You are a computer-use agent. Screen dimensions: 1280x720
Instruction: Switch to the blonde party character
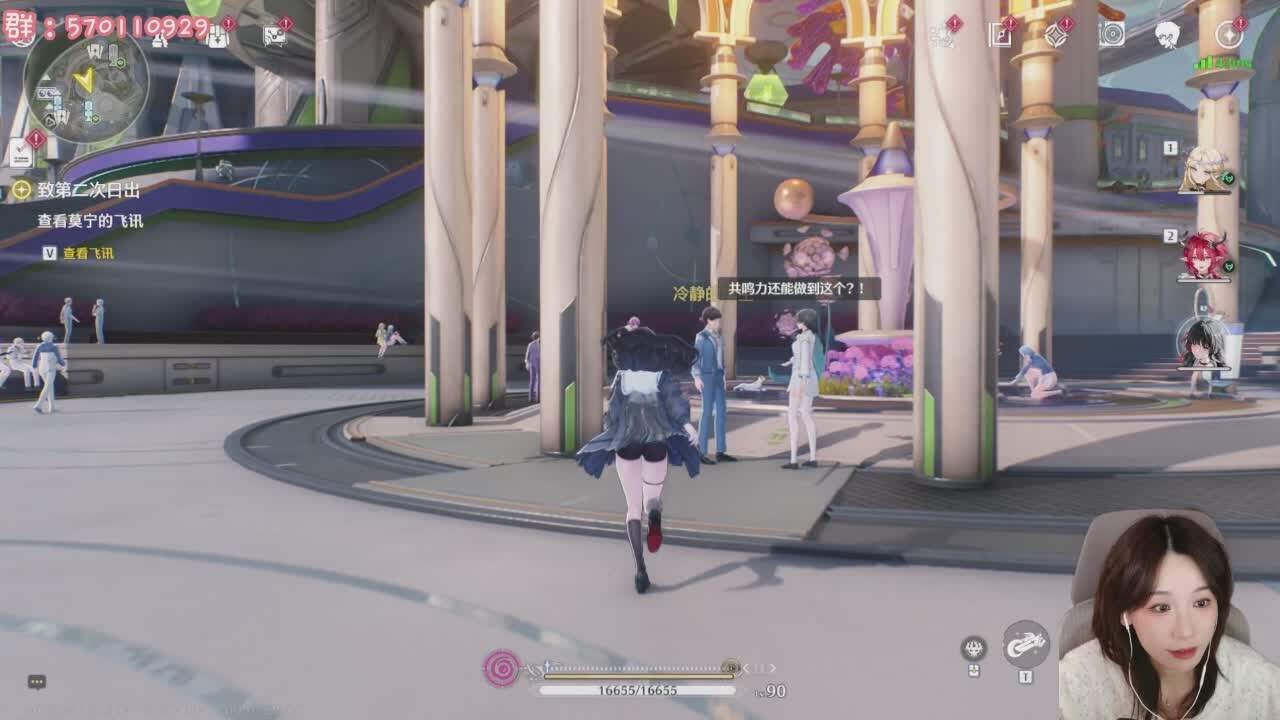1203,170
